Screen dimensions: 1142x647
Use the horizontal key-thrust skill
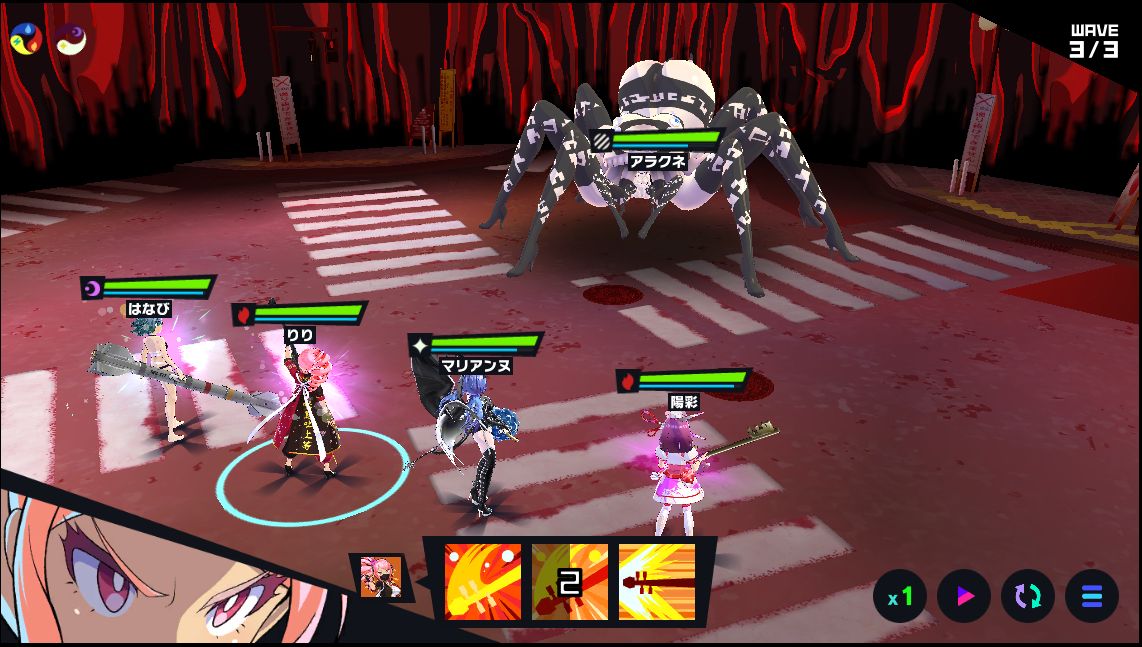tap(656, 582)
